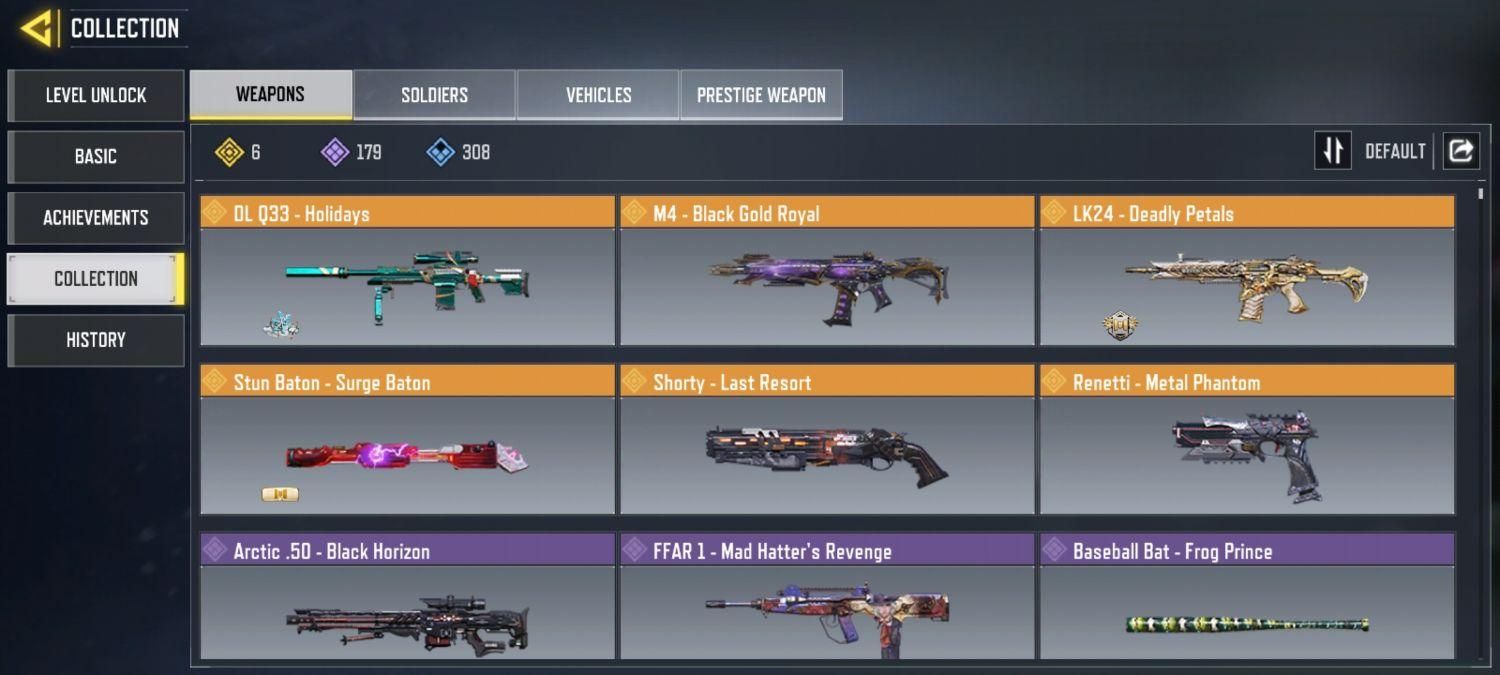This screenshot has width=1500, height=675.
Task: Open the History section
Action: point(96,340)
